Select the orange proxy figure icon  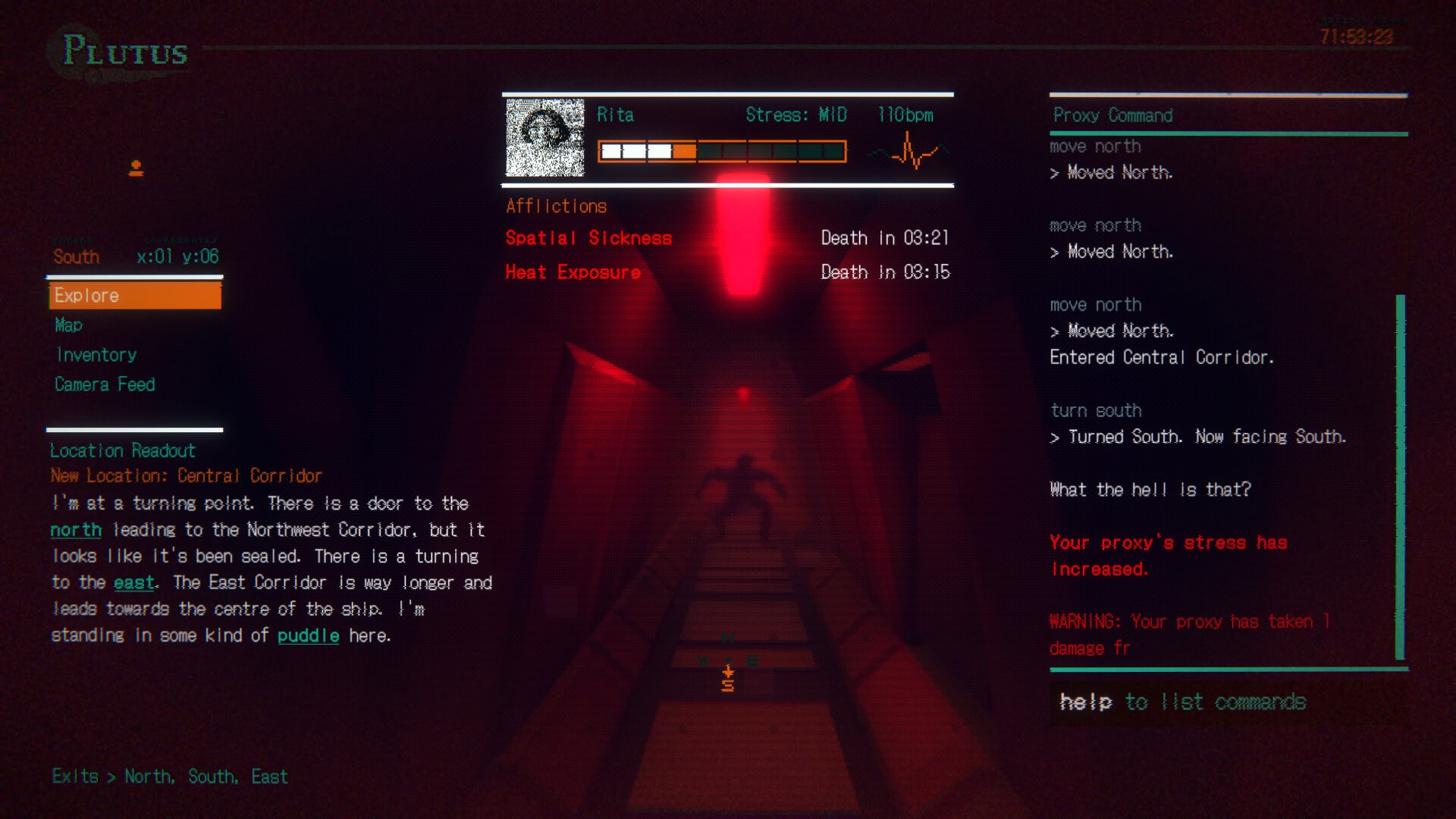point(135,168)
